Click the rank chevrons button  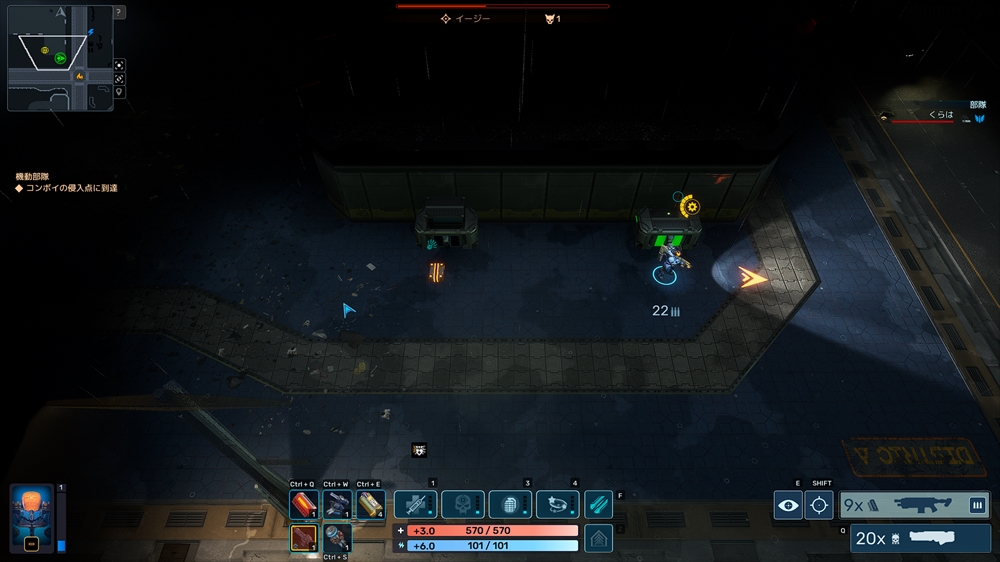pos(598,538)
